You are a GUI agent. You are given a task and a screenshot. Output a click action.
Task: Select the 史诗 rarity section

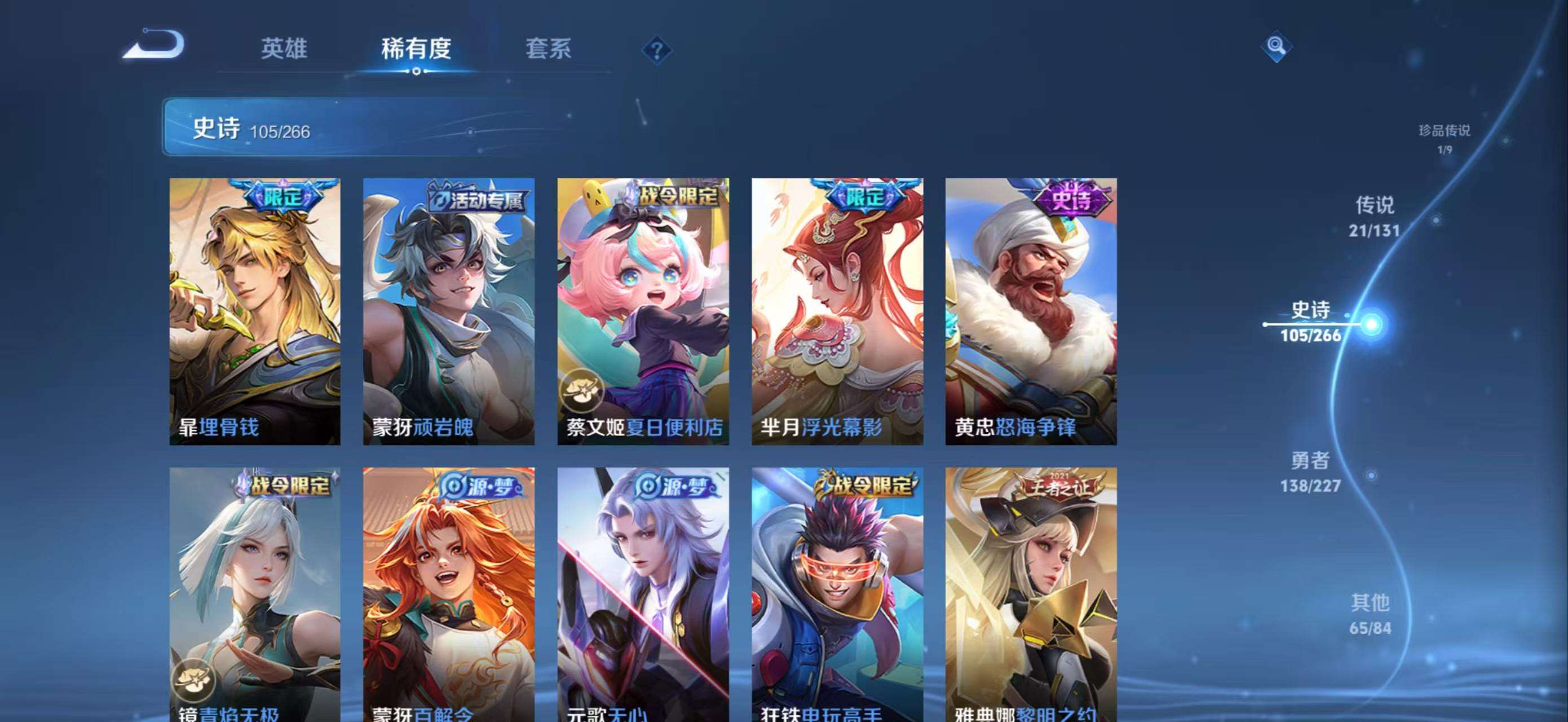[x=1310, y=322]
